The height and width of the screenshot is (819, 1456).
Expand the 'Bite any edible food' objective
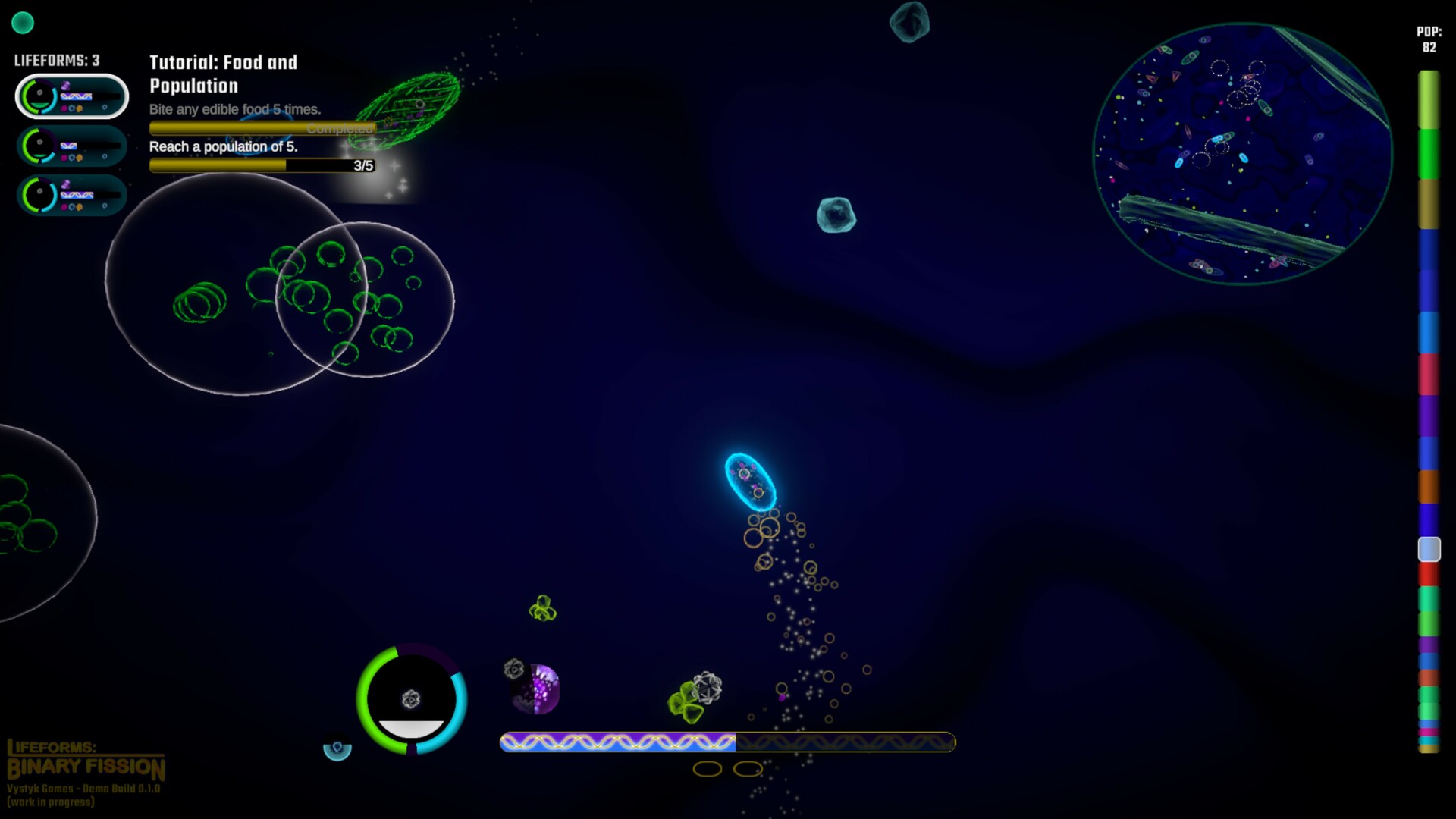tap(235, 109)
